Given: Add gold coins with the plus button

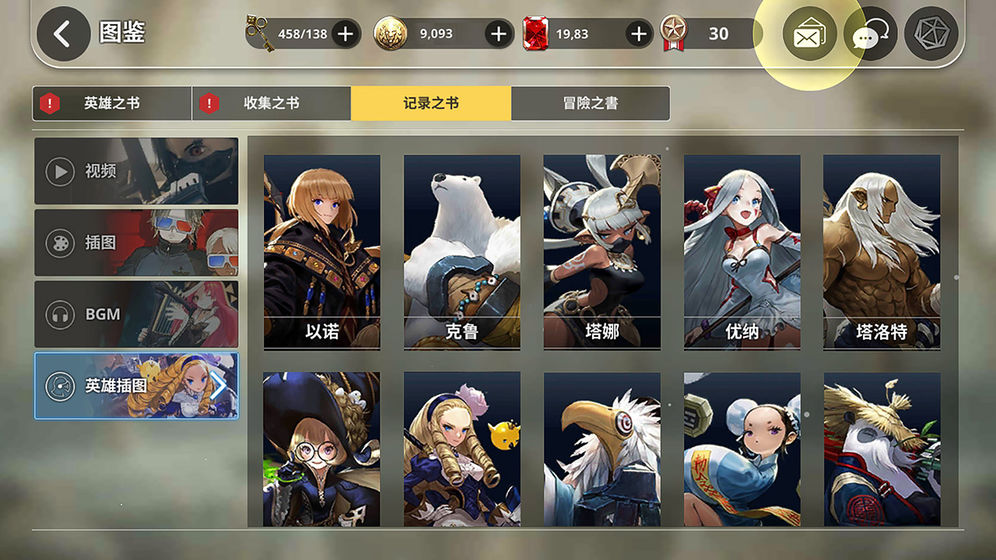Looking at the screenshot, I should point(499,34).
